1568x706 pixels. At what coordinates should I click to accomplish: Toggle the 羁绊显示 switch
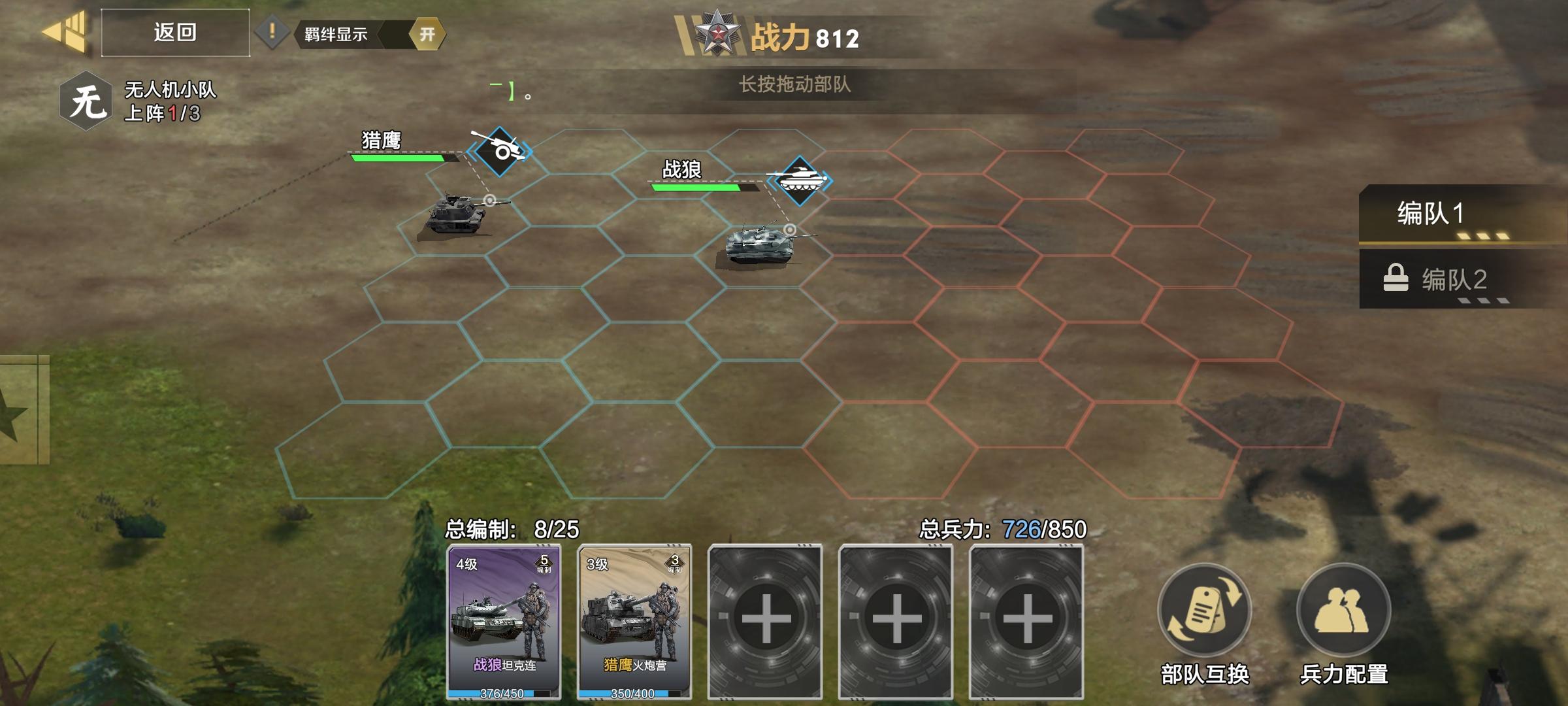pos(426,34)
